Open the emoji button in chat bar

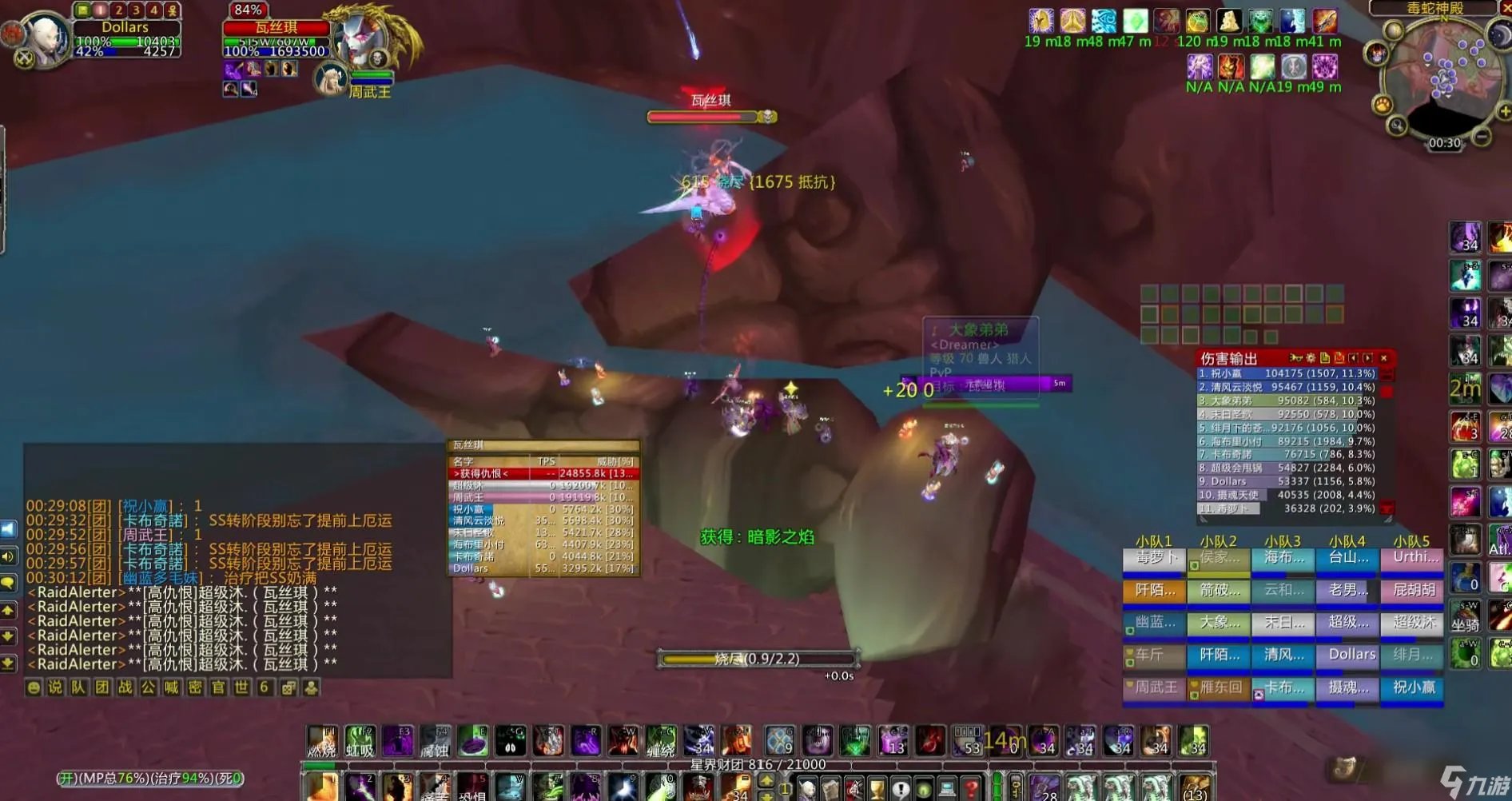pyautogui.click(x=33, y=687)
